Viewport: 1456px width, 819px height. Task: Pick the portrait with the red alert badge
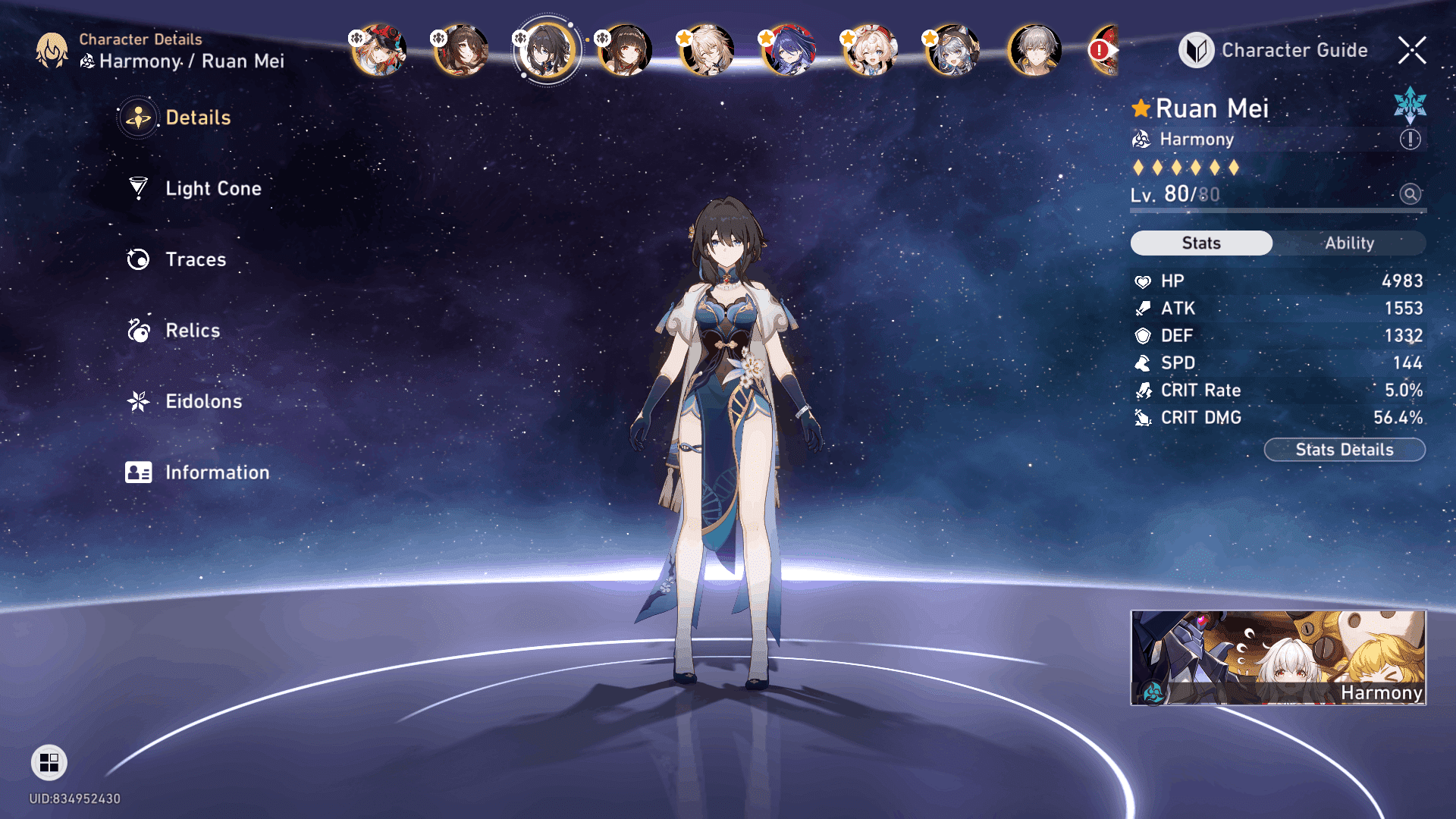coord(1103,51)
